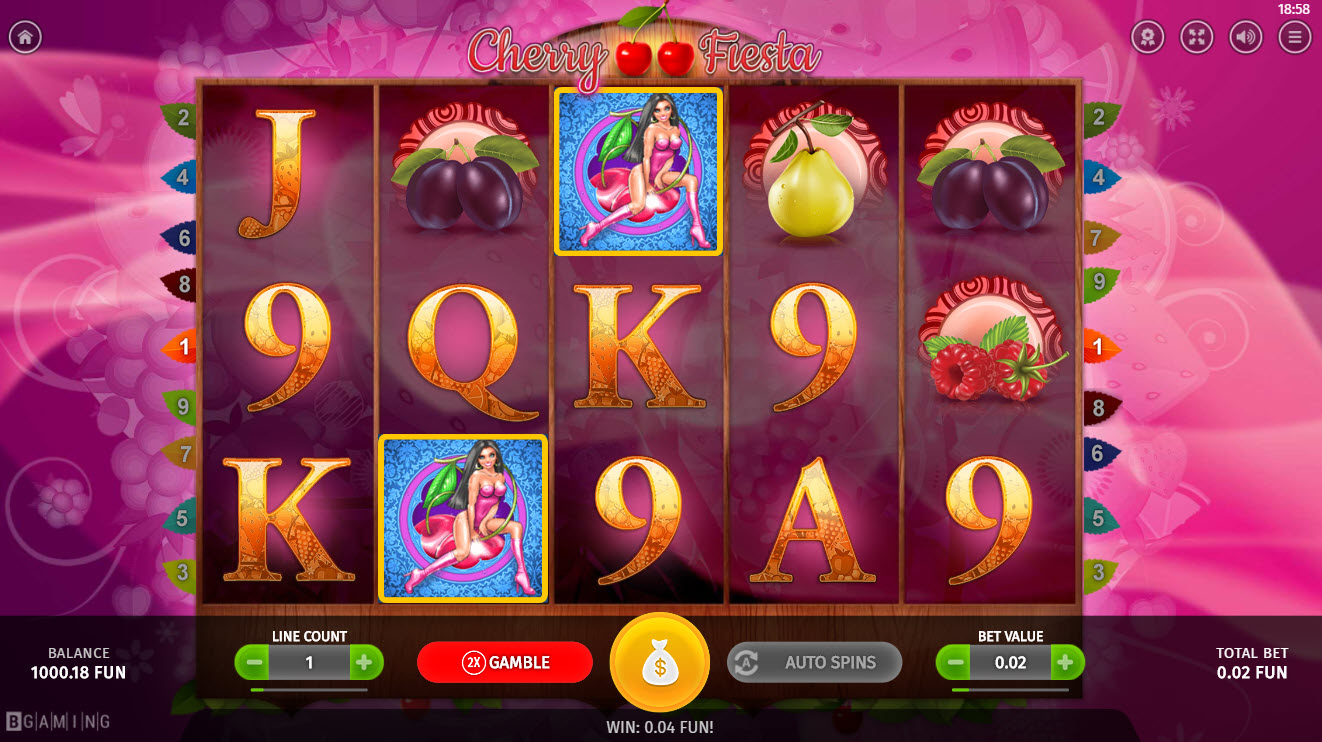This screenshot has width=1322, height=742.
Task: Open the award ribbon paytable icon
Action: 1147,38
